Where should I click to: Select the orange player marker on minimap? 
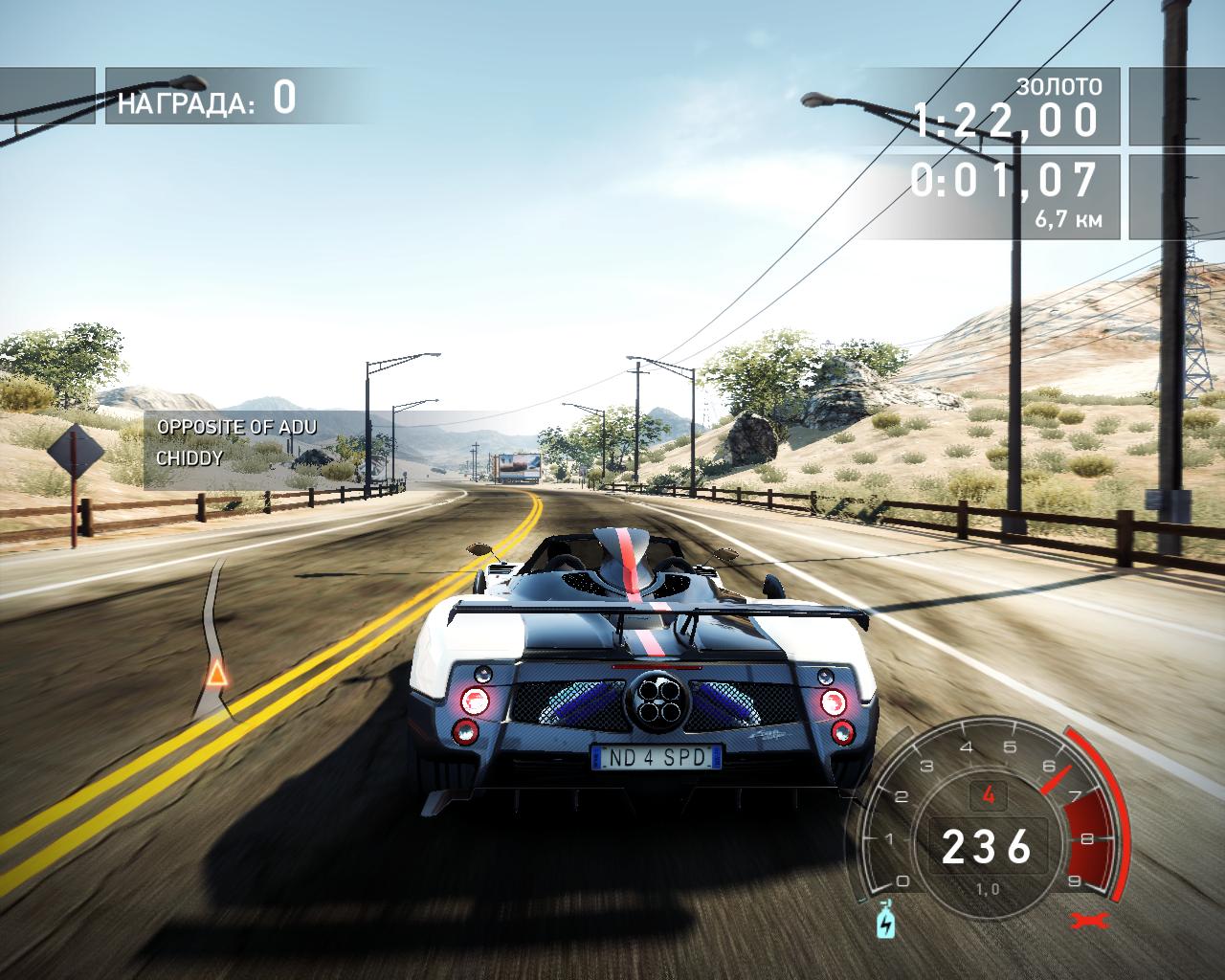pos(218,675)
